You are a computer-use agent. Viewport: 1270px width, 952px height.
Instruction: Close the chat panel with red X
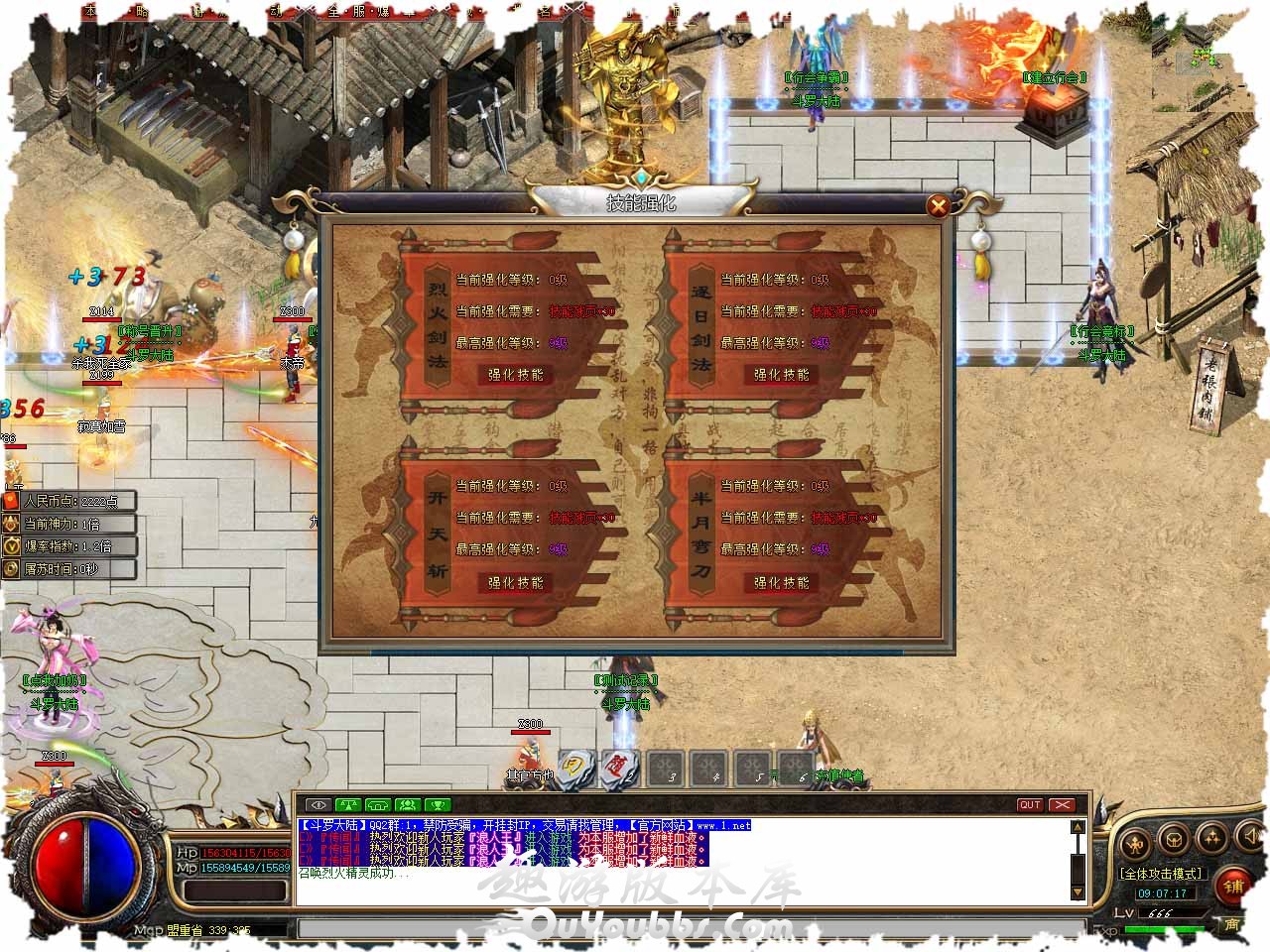click(x=1063, y=804)
